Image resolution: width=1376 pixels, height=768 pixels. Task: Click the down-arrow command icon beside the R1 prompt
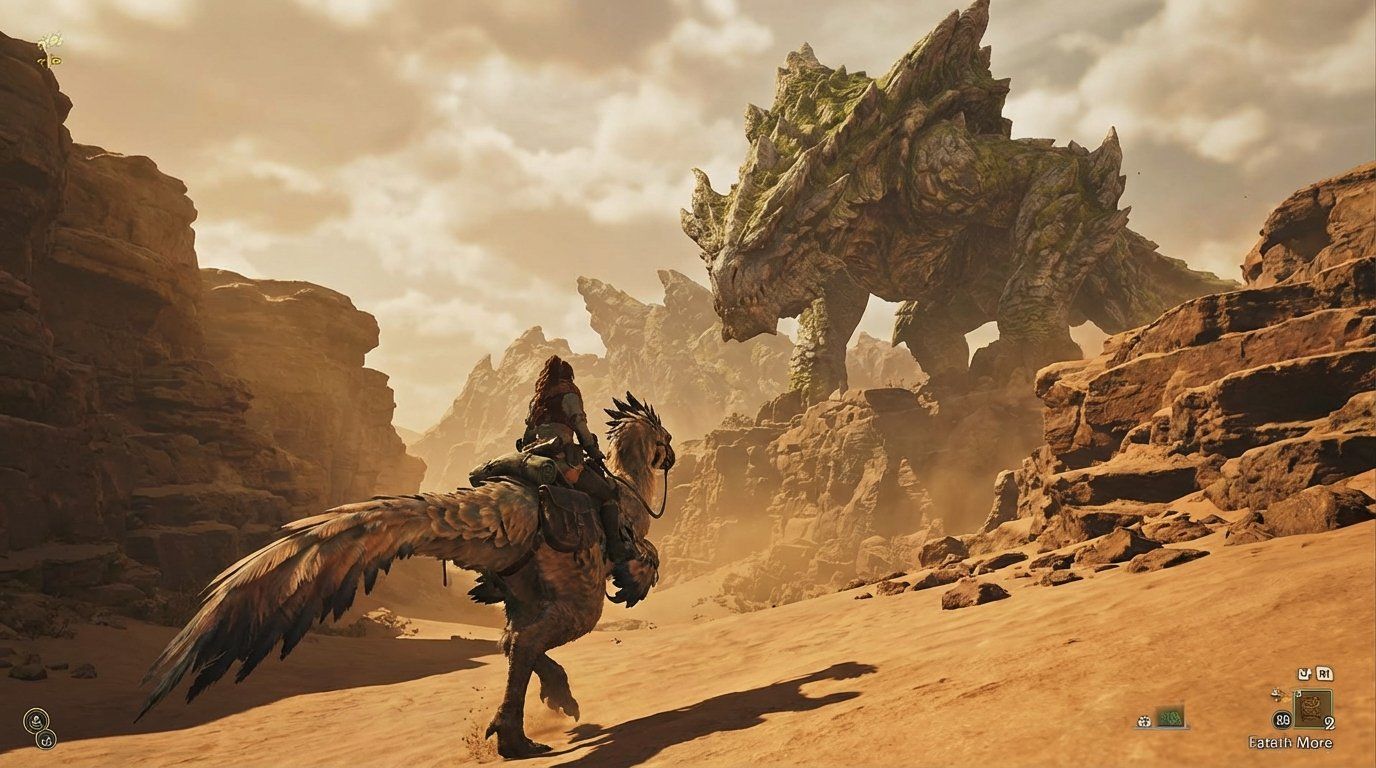1306,672
